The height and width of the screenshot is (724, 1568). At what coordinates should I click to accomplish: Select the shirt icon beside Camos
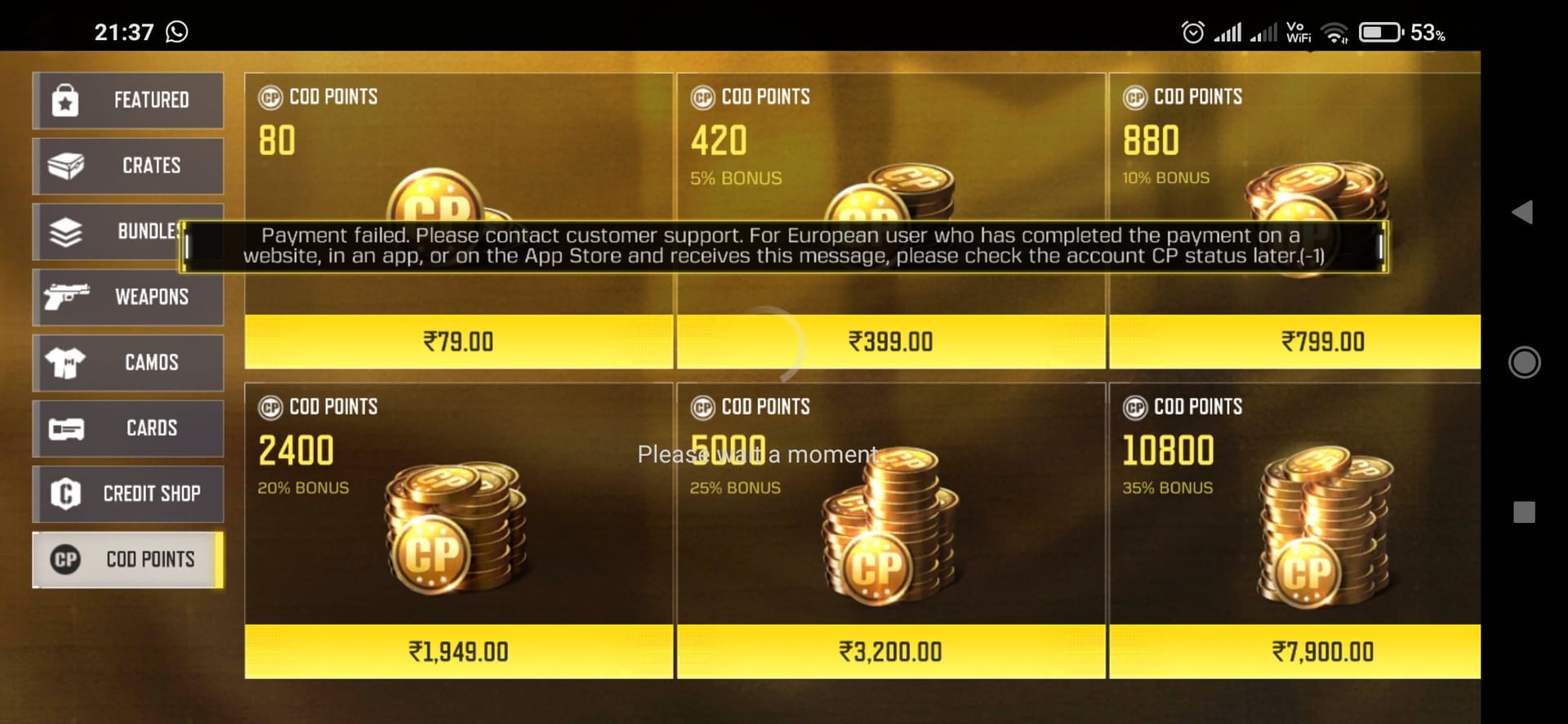(67, 362)
